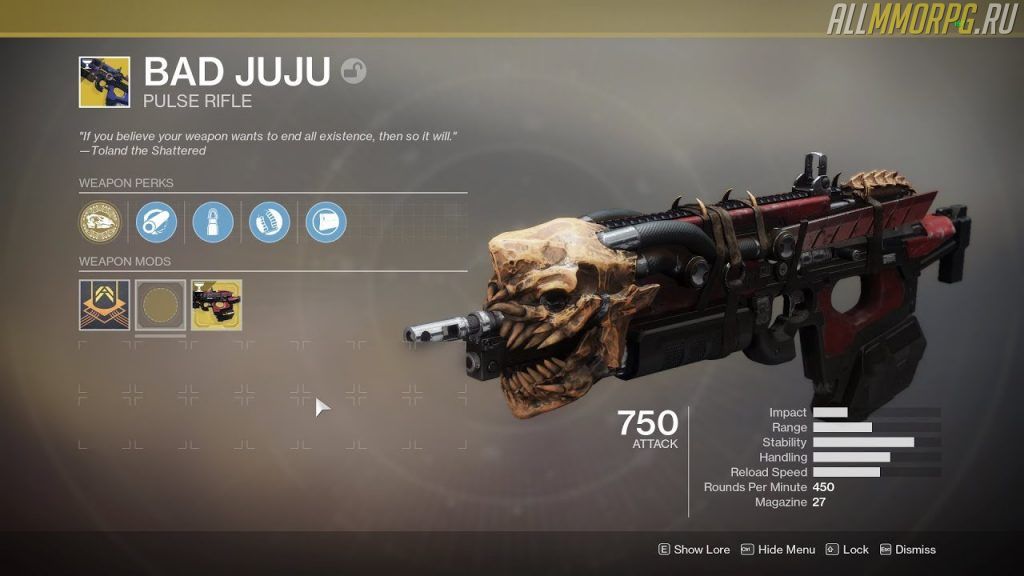Choose the bullet magazine perk

point(213,222)
